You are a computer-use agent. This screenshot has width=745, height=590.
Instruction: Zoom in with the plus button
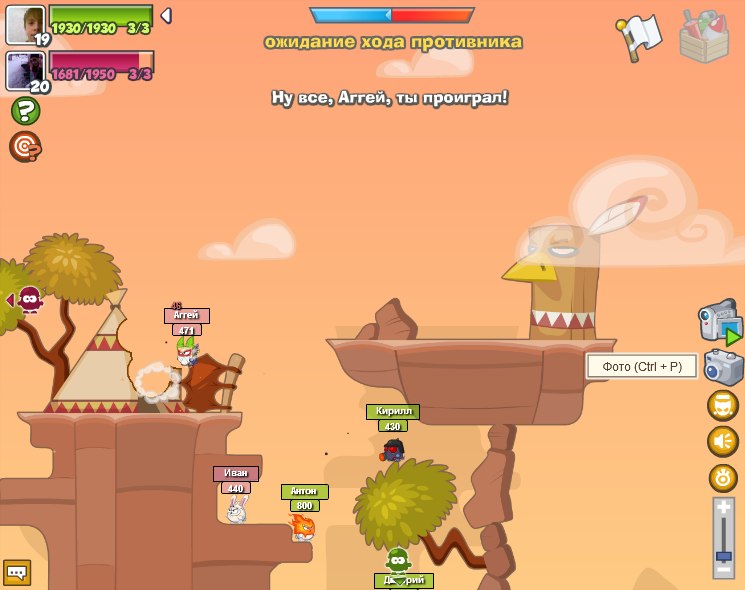click(723, 508)
